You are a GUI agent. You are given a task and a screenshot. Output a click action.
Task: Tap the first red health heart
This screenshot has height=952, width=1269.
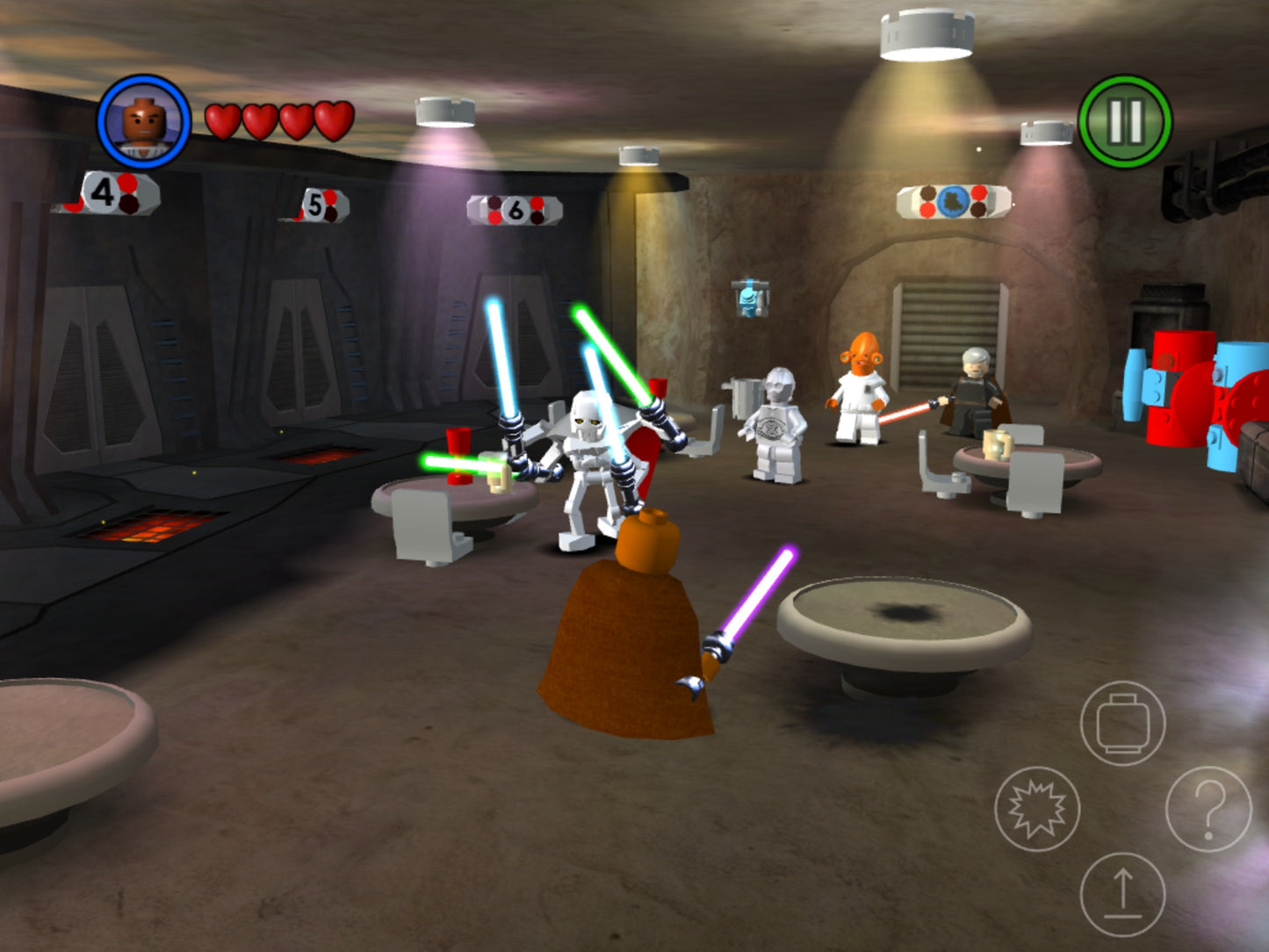tap(222, 121)
